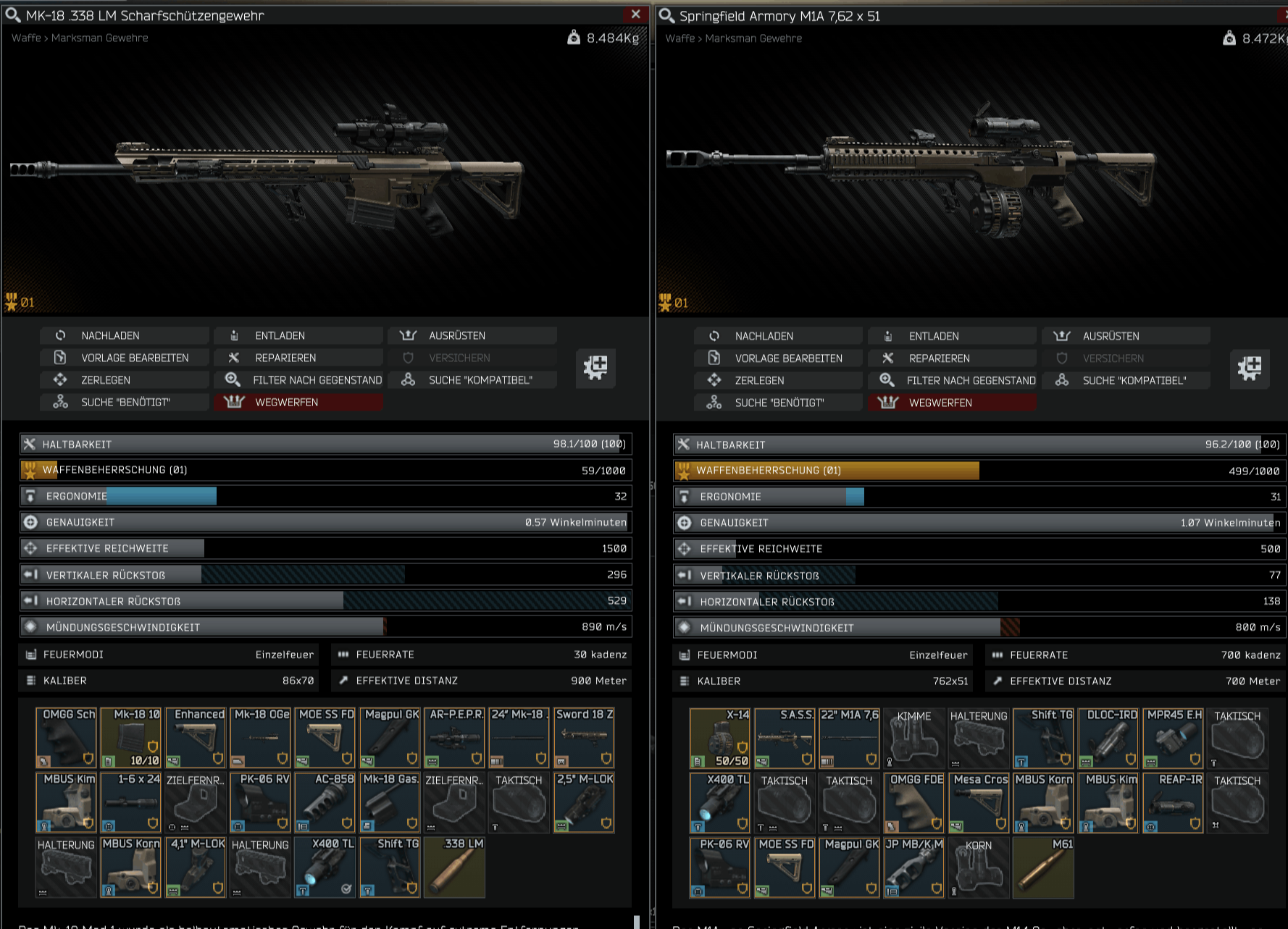Image resolution: width=1288 pixels, height=929 pixels.
Task: Select the DLOC-IRD mount slot
Action: click(1108, 739)
